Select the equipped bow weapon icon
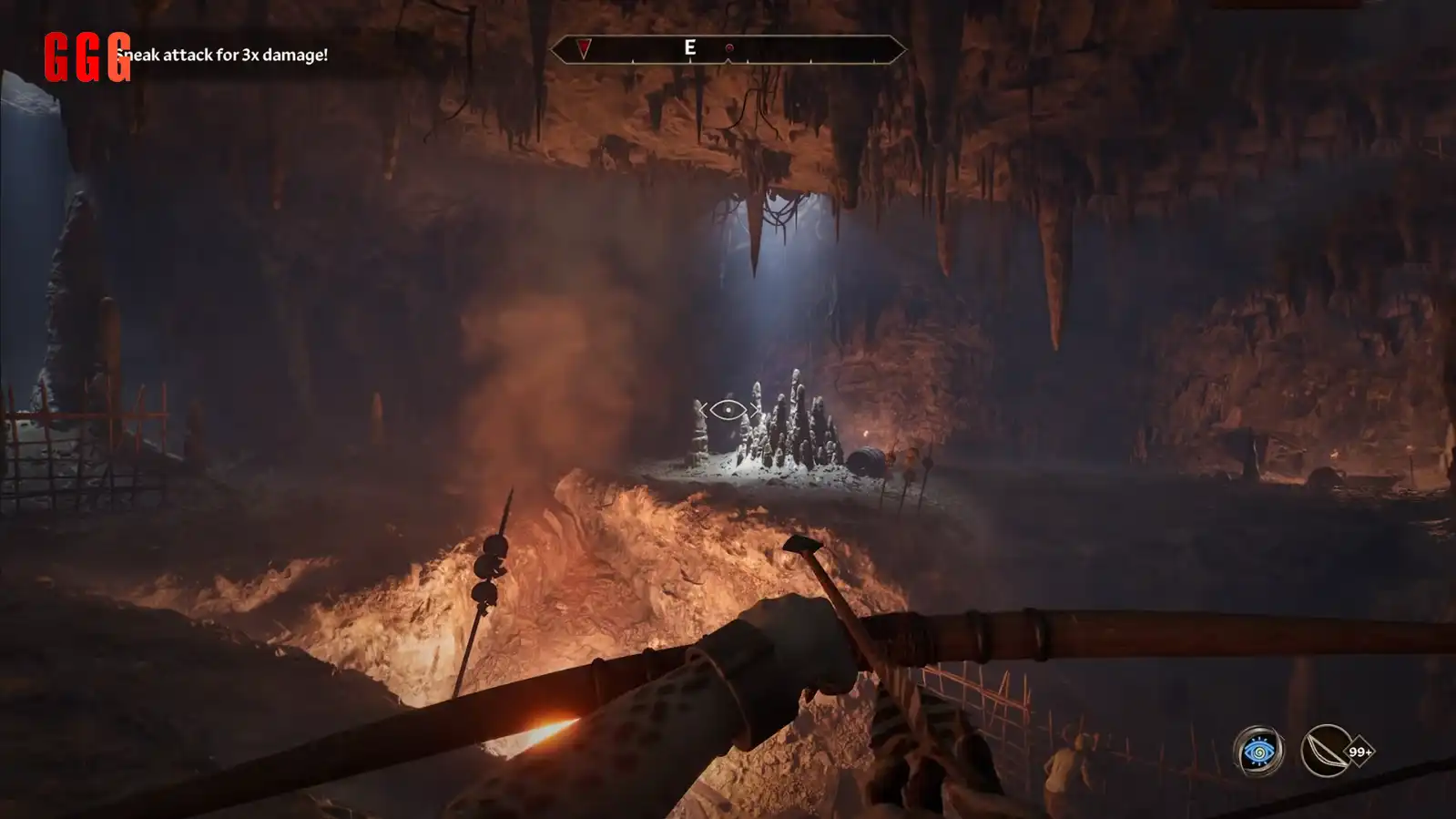 (1326, 751)
